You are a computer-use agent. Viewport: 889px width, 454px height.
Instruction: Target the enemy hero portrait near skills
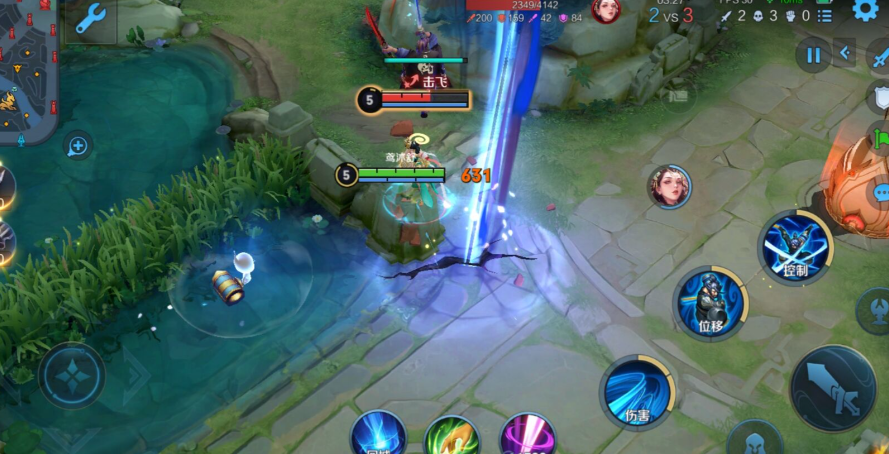click(669, 186)
